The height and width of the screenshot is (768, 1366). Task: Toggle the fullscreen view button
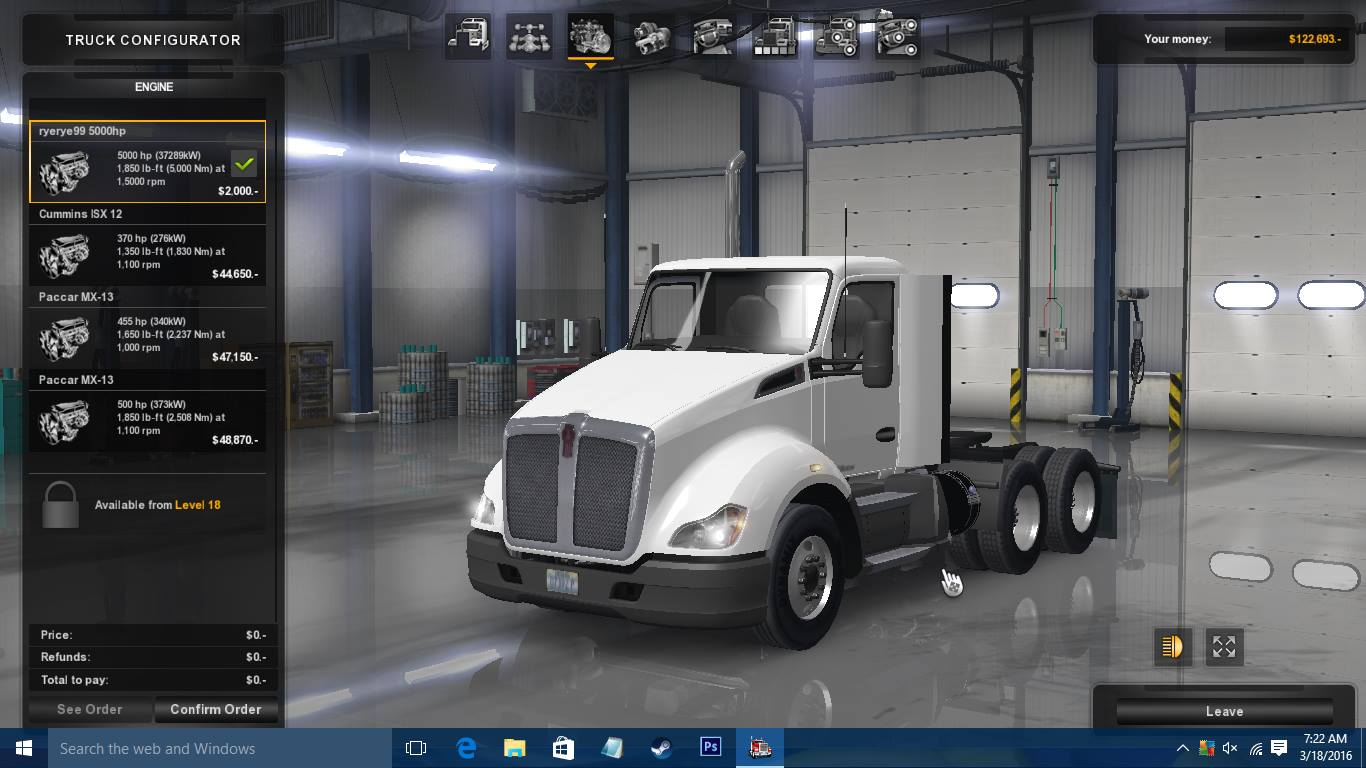(1224, 647)
